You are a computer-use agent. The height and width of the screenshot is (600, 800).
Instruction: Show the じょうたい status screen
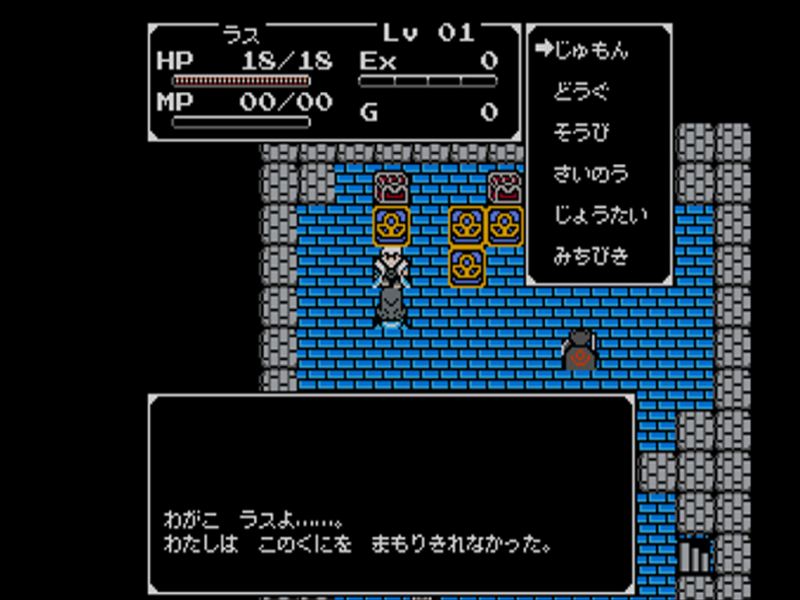pos(600,215)
